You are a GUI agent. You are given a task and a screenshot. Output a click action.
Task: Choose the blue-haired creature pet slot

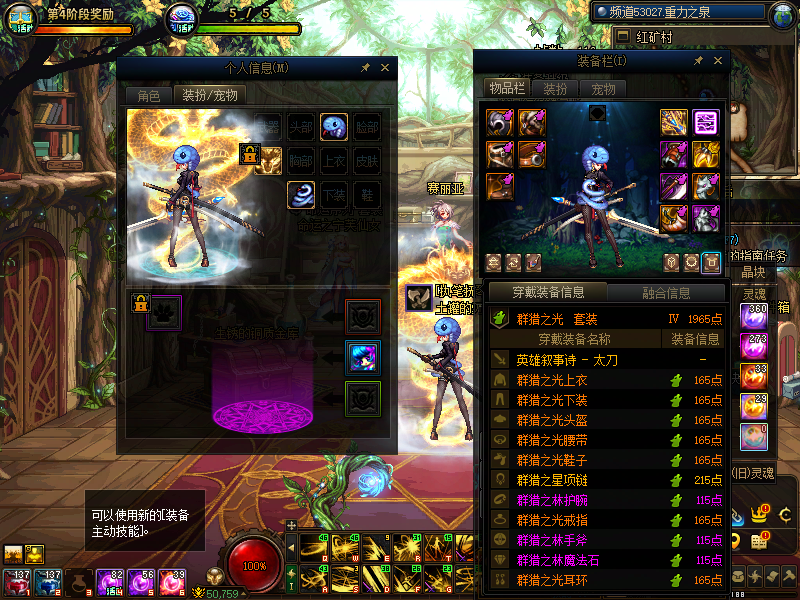362,357
